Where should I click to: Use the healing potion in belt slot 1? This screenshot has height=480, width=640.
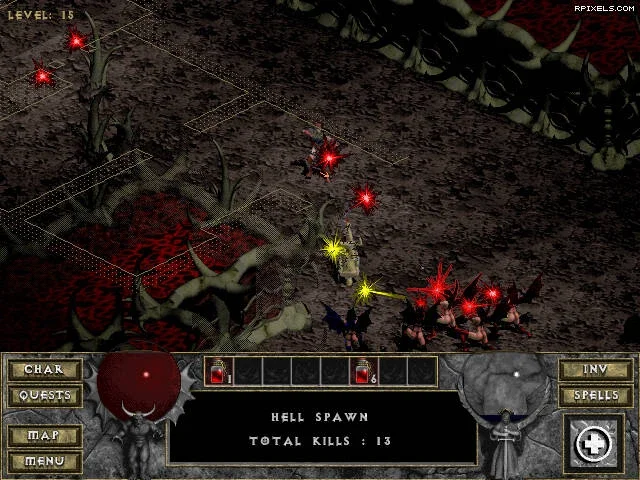[220, 372]
